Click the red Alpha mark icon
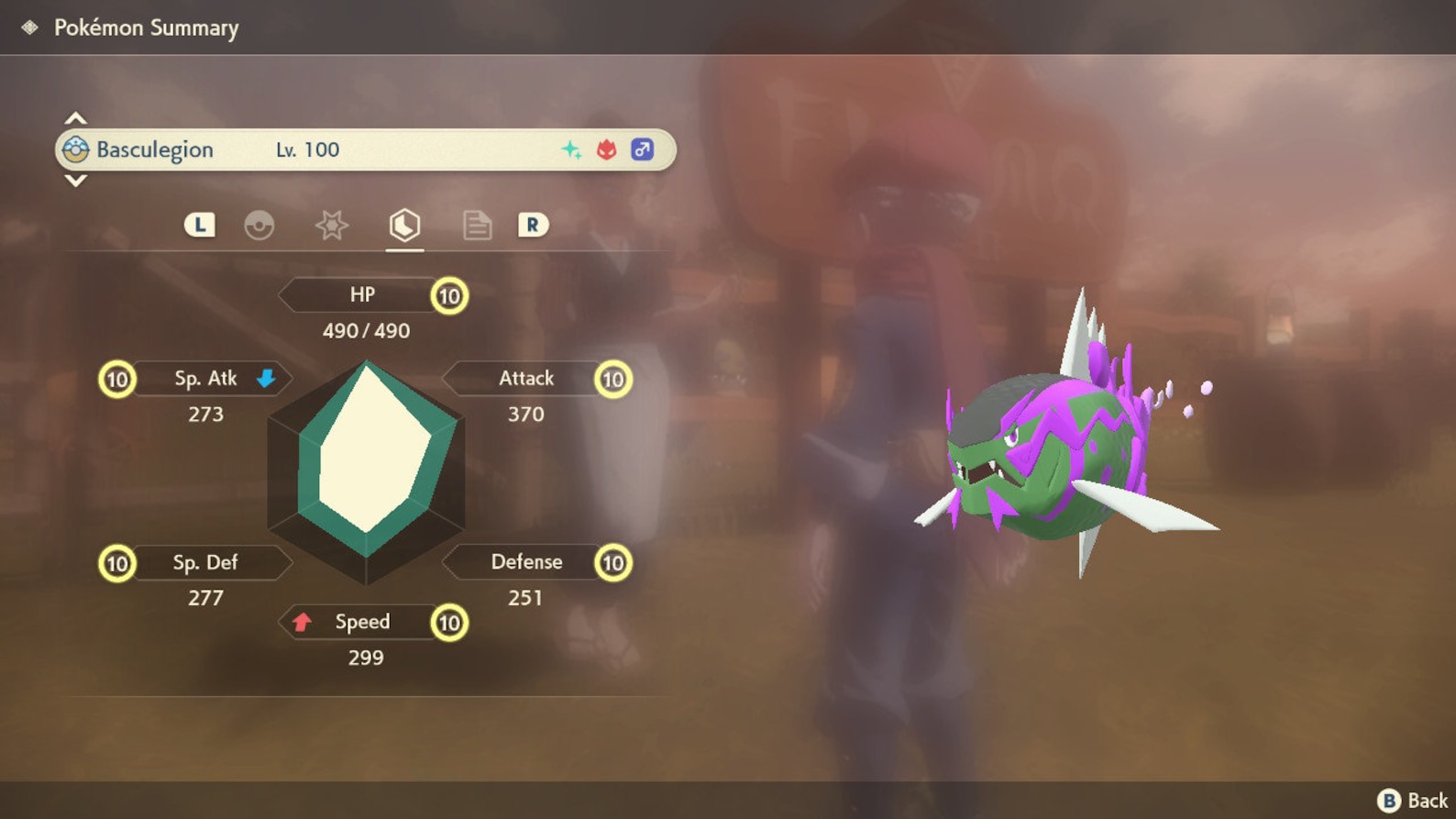Screen dimensions: 1456x819 pos(607,149)
